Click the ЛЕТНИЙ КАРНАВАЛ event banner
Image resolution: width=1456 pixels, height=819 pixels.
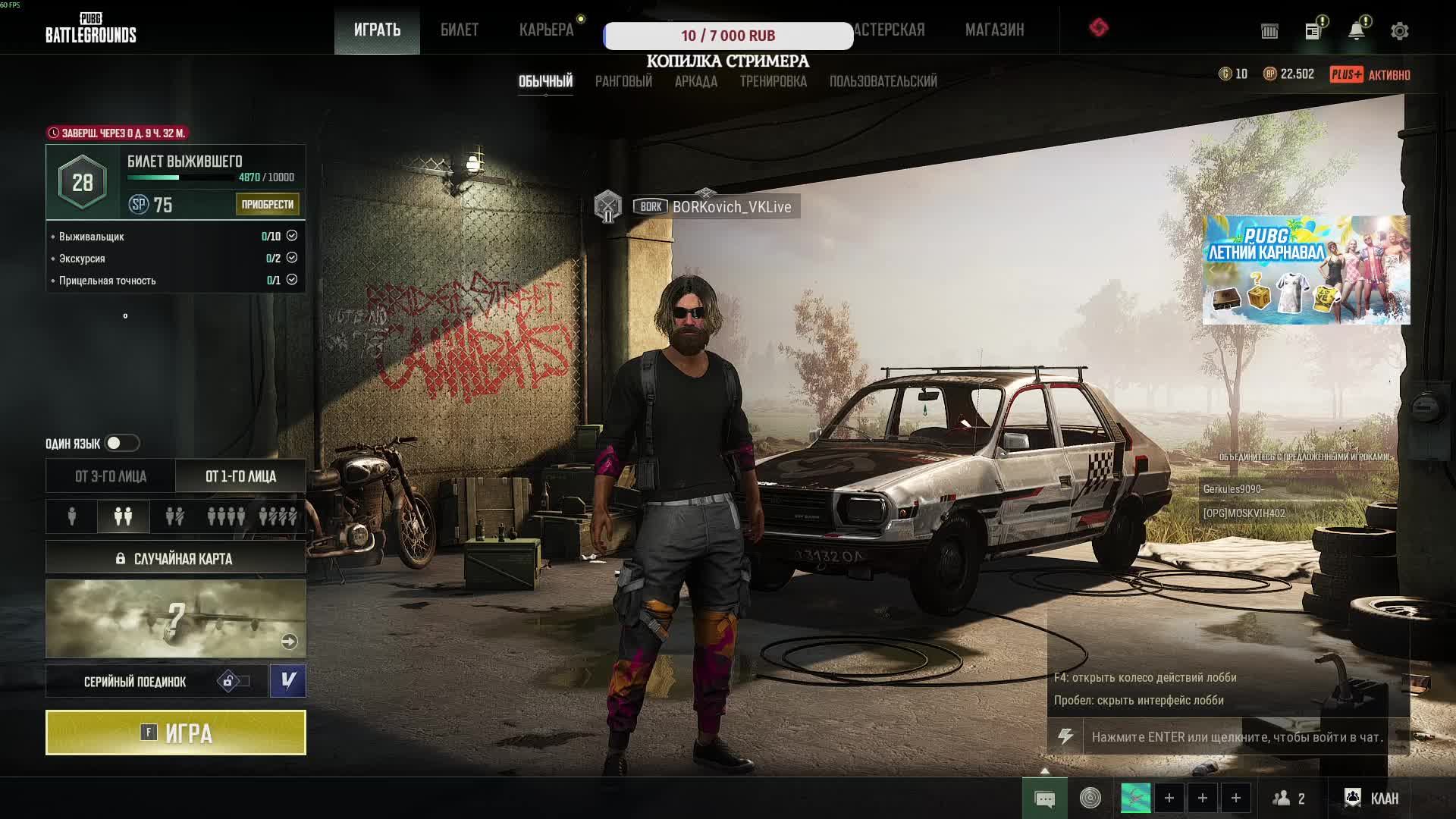1306,270
